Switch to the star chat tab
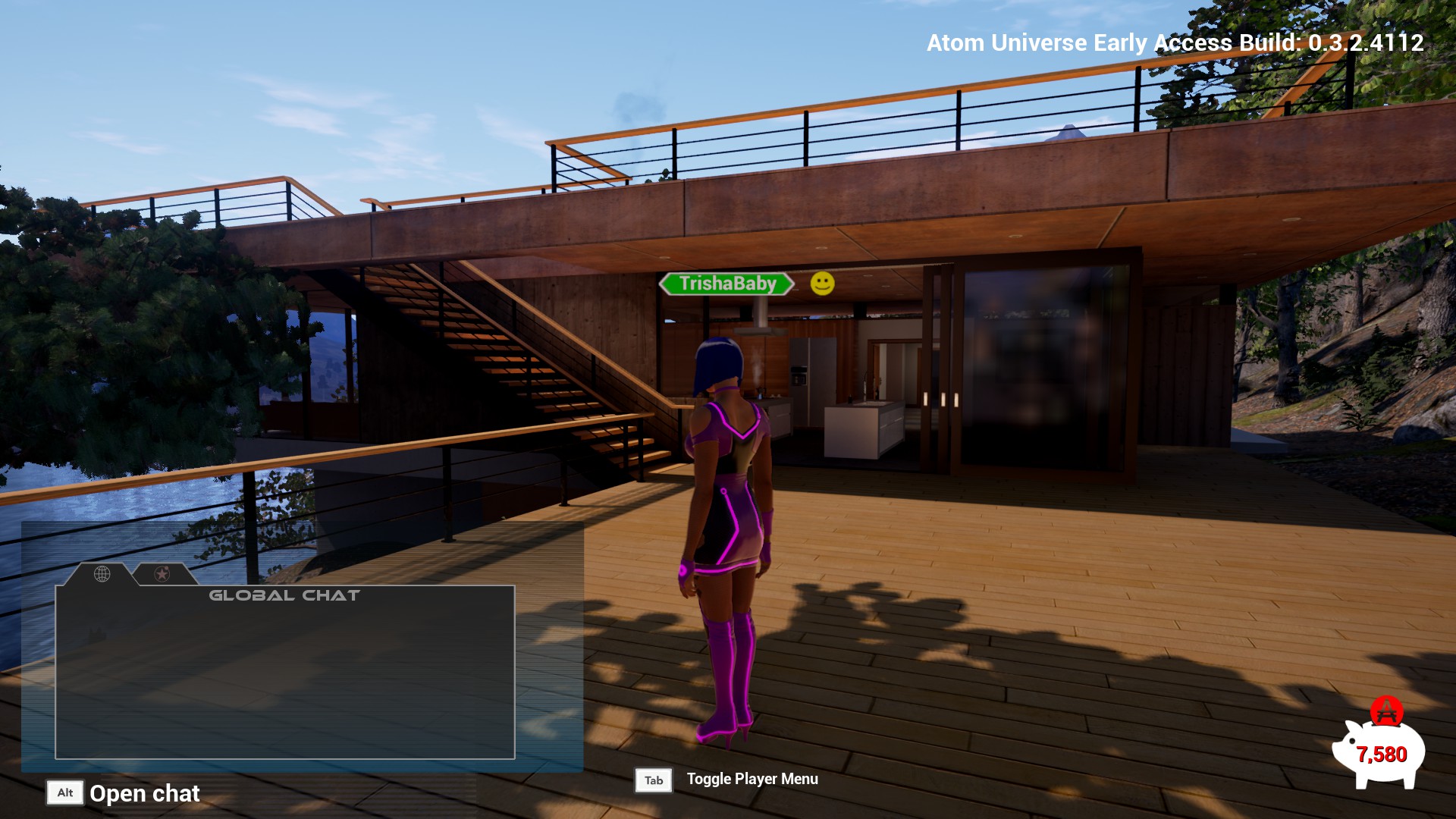1456x819 pixels. pos(162,574)
